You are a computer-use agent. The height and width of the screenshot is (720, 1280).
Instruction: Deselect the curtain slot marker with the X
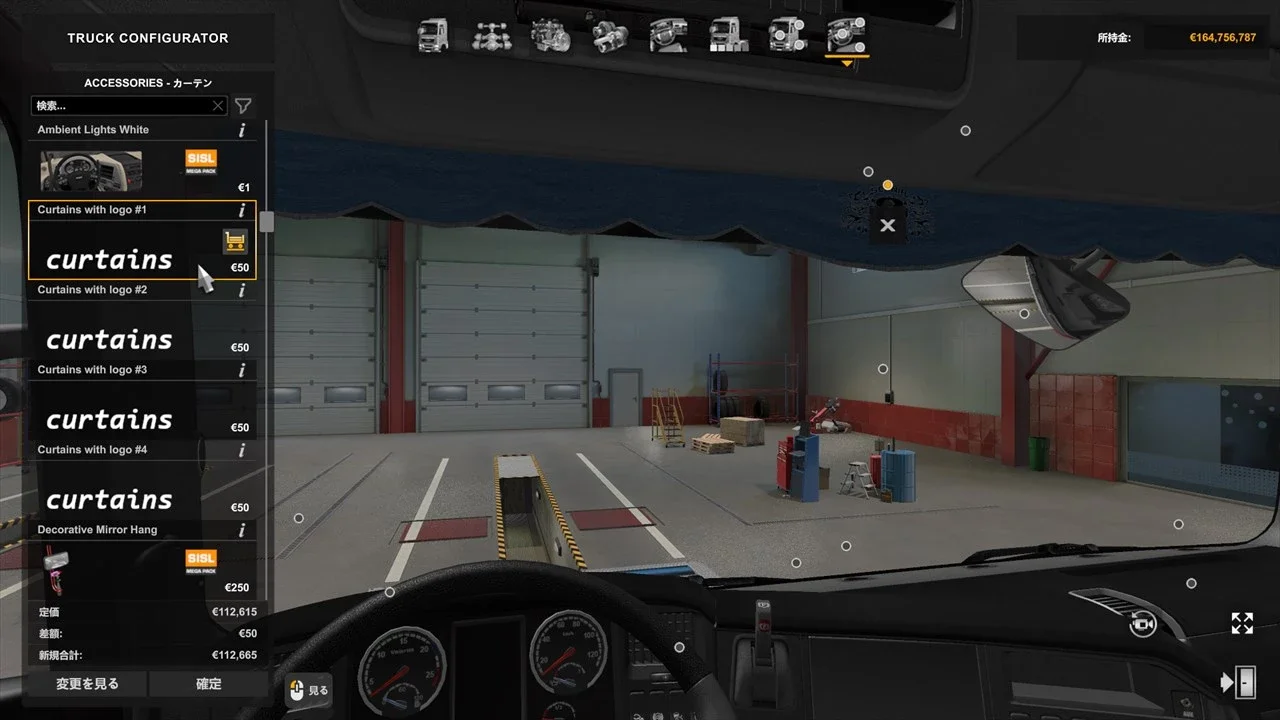tap(887, 226)
